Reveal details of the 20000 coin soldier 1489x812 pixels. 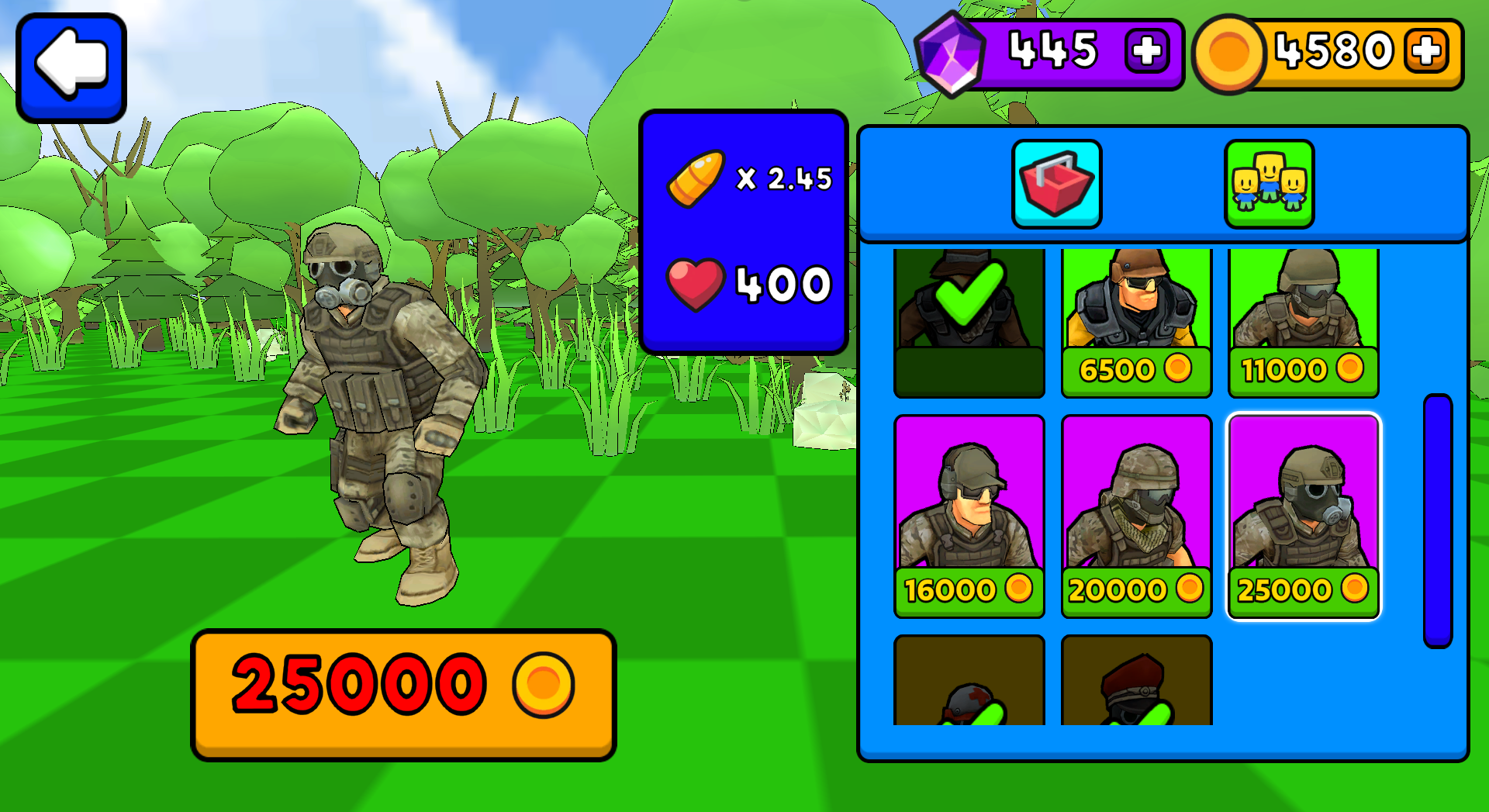point(1136,512)
